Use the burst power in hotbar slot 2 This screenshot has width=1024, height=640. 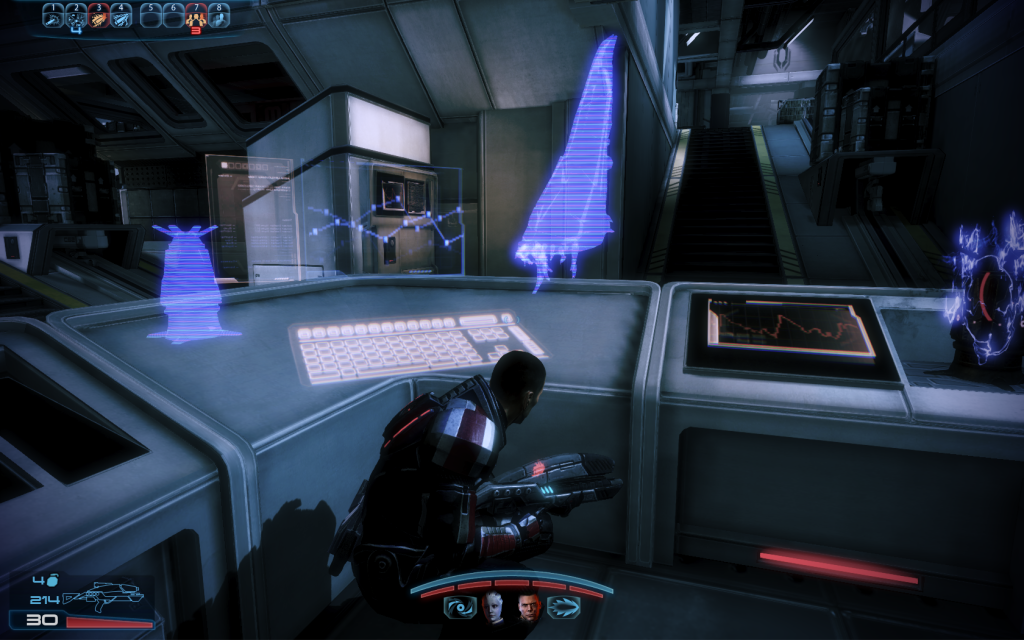(76, 16)
